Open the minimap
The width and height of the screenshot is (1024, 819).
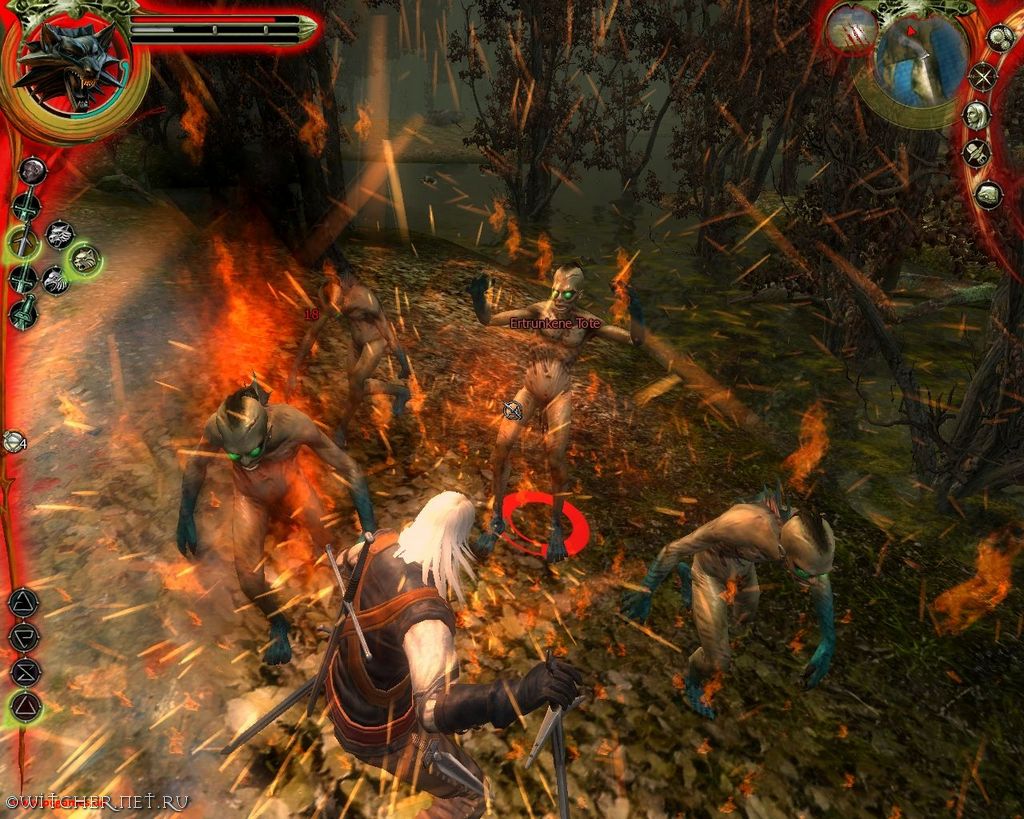[919, 62]
